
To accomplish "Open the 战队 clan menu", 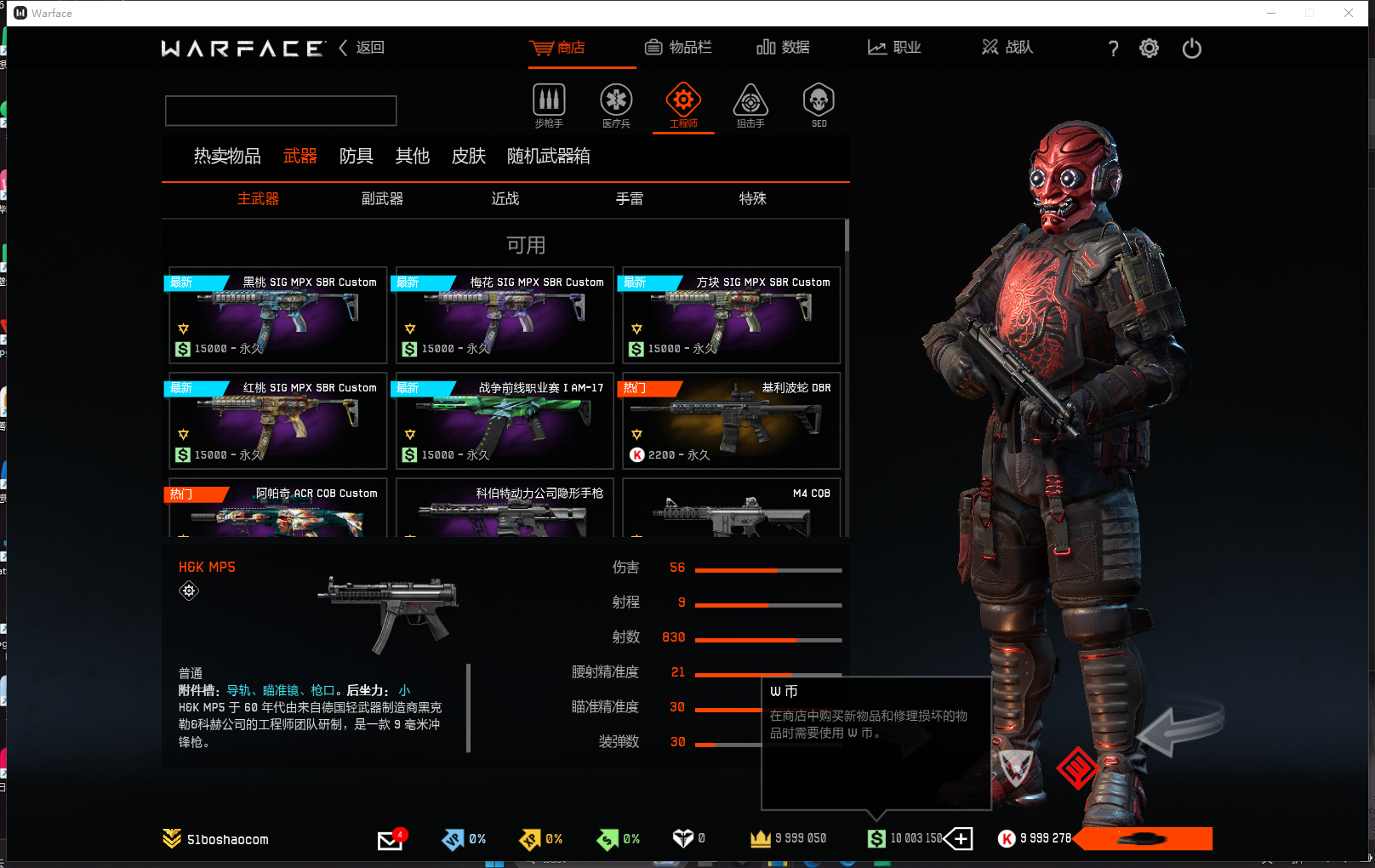I will [x=1007, y=48].
